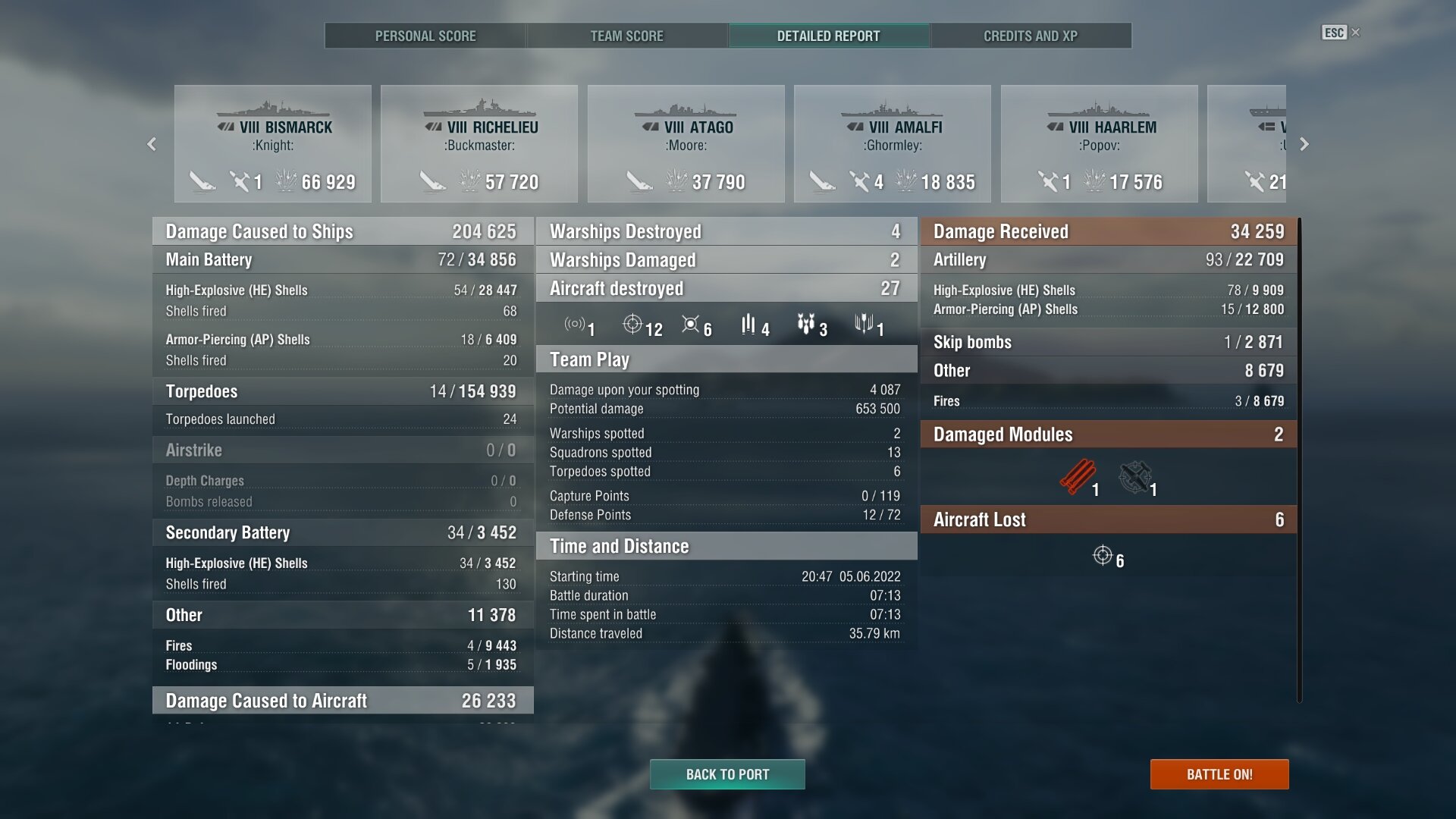Pick the VIII Haarlem ship card
The image size is (1456, 819).
pos(1100,144)
